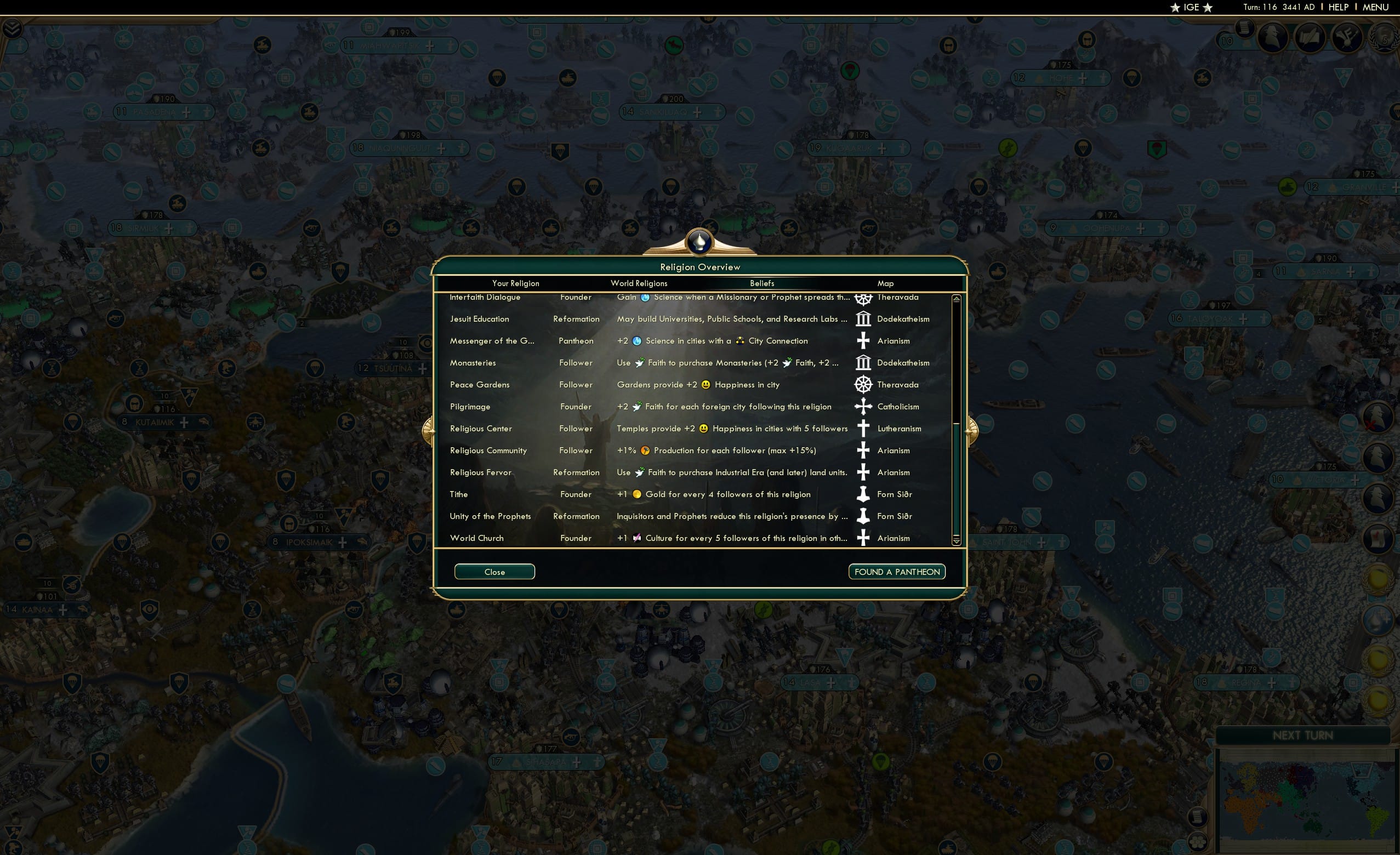Screen dimensions: 1400x855
Task: Open the Espionage spy icon at top right
Action: tap(1272, 38)
